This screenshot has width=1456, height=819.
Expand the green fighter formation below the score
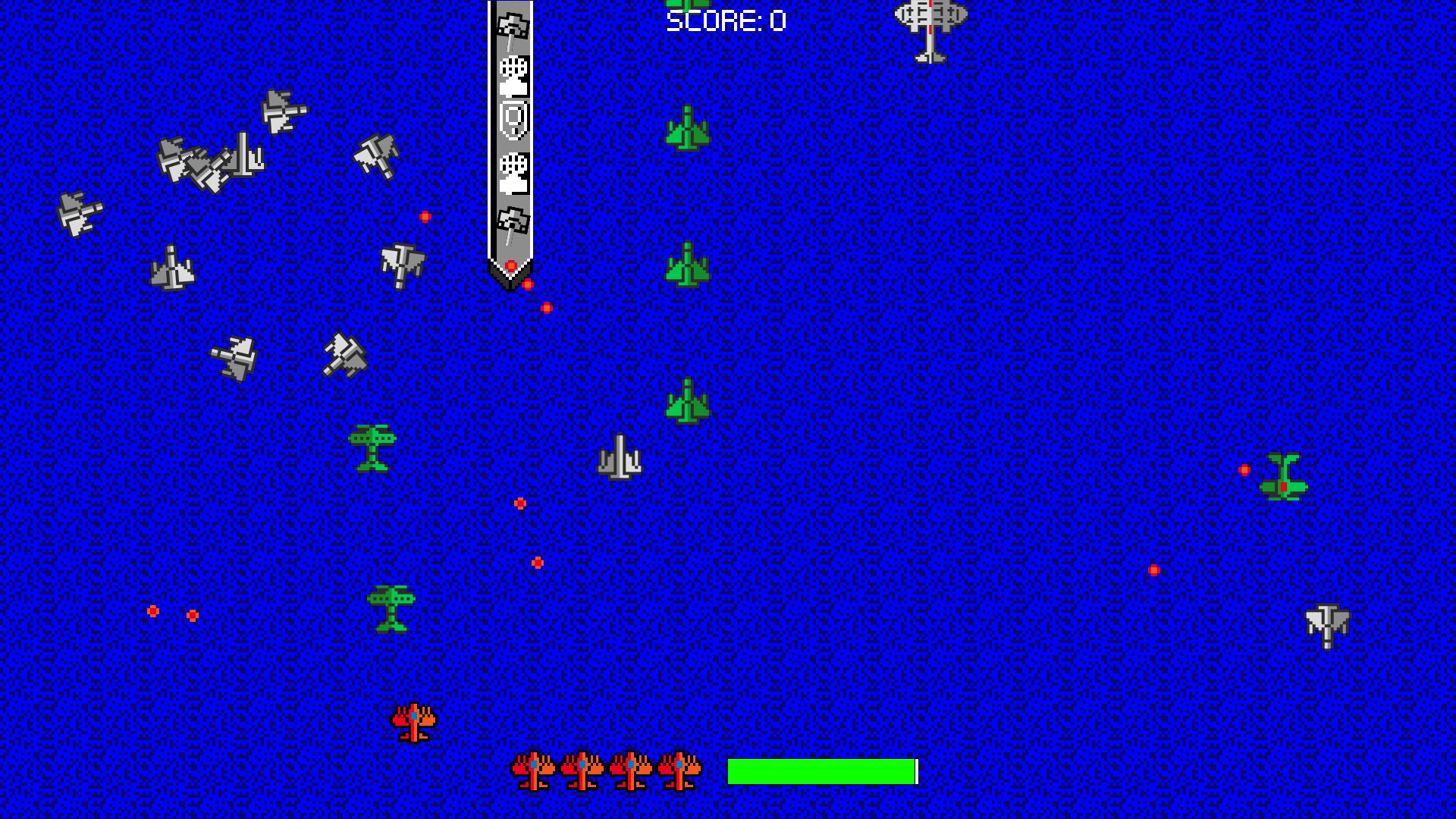(x=686, y=129)
